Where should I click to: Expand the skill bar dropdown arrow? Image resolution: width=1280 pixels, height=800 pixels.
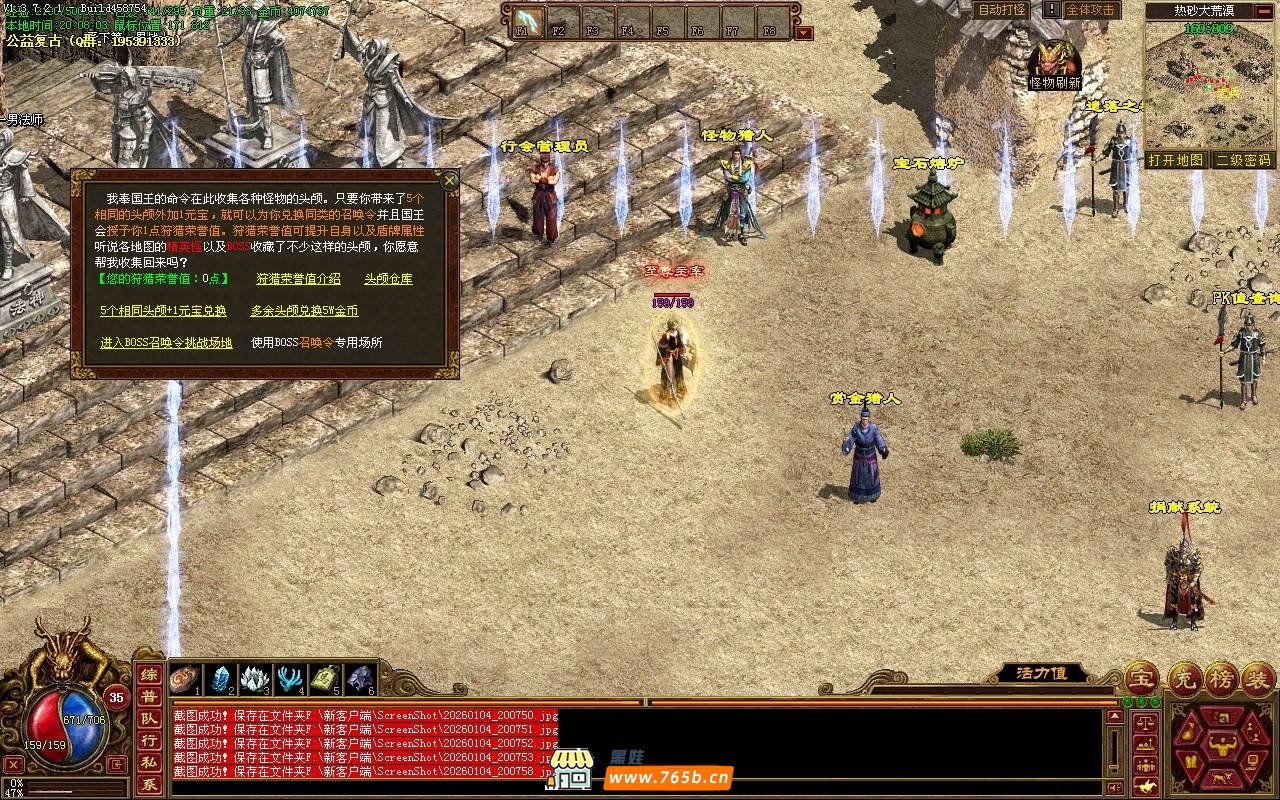(804, 33)
